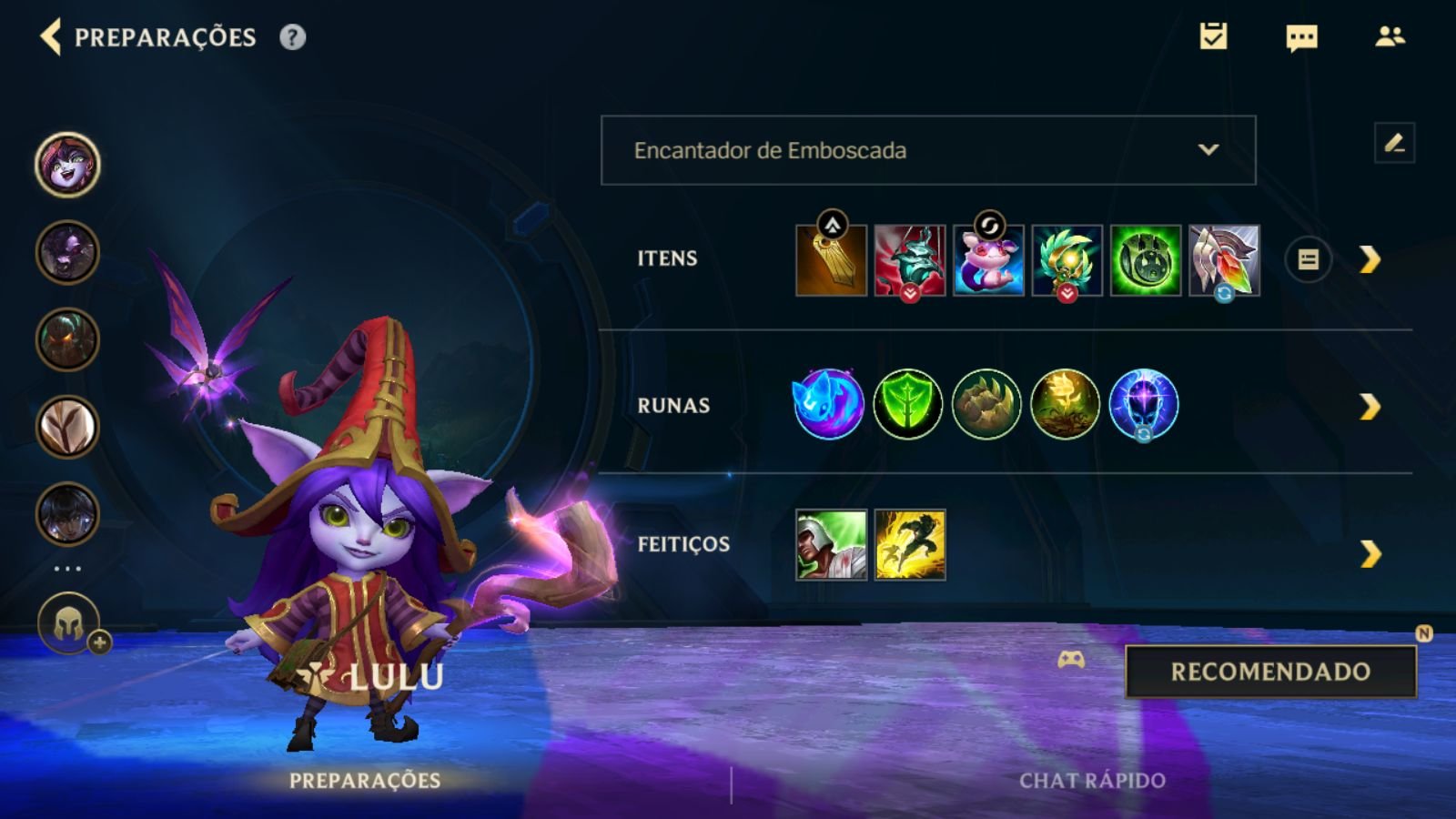This screenshot has height=819, width=1456.
Task: Open the checklist tasks icon
Action: (x=1213, y=36)
